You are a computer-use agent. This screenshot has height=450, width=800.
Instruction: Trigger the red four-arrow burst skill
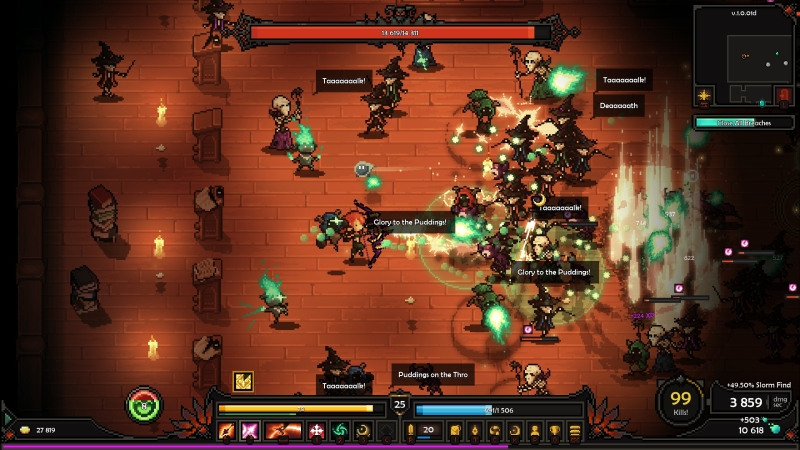pyautogui.click(x=317, y=431)
